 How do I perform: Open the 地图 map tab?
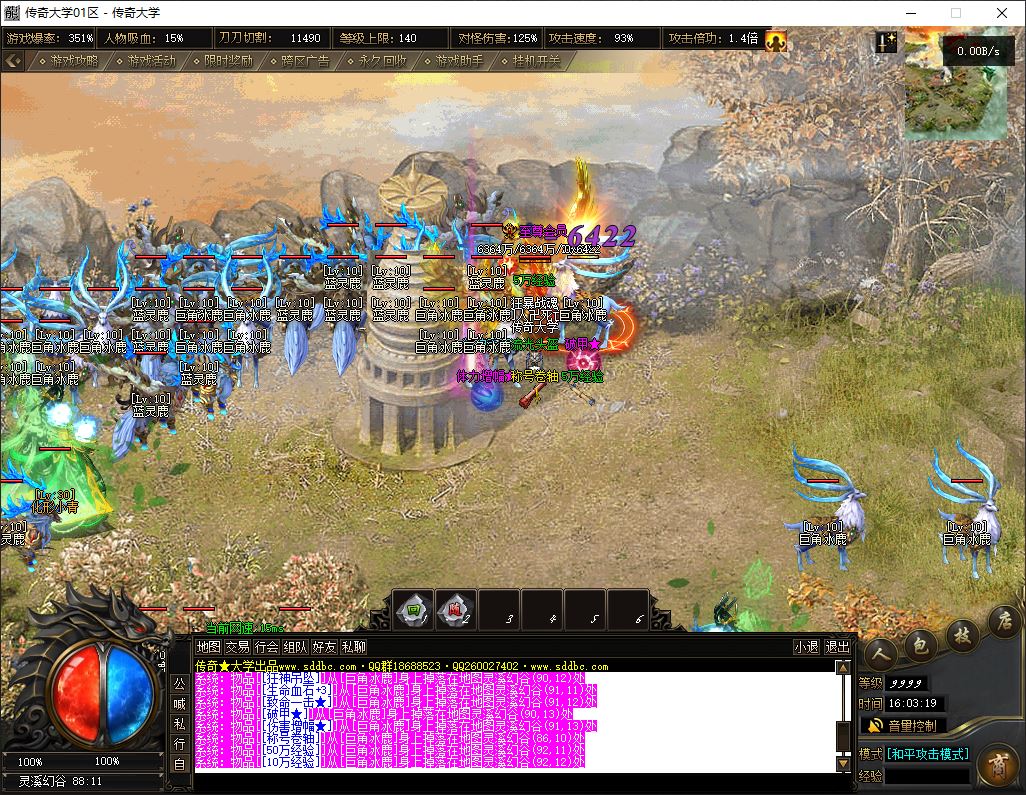point(208,647)
